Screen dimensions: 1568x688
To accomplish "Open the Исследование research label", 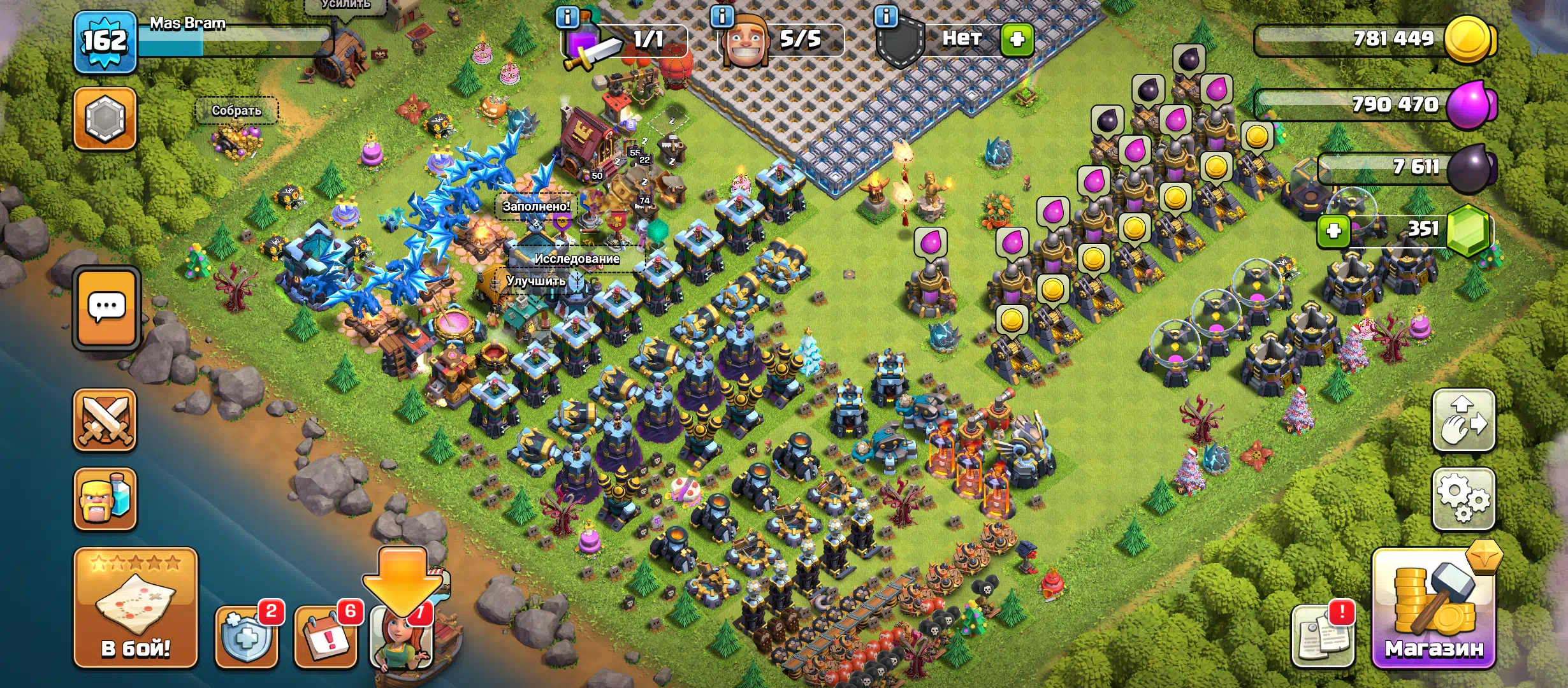I will (x=576, y=259).
